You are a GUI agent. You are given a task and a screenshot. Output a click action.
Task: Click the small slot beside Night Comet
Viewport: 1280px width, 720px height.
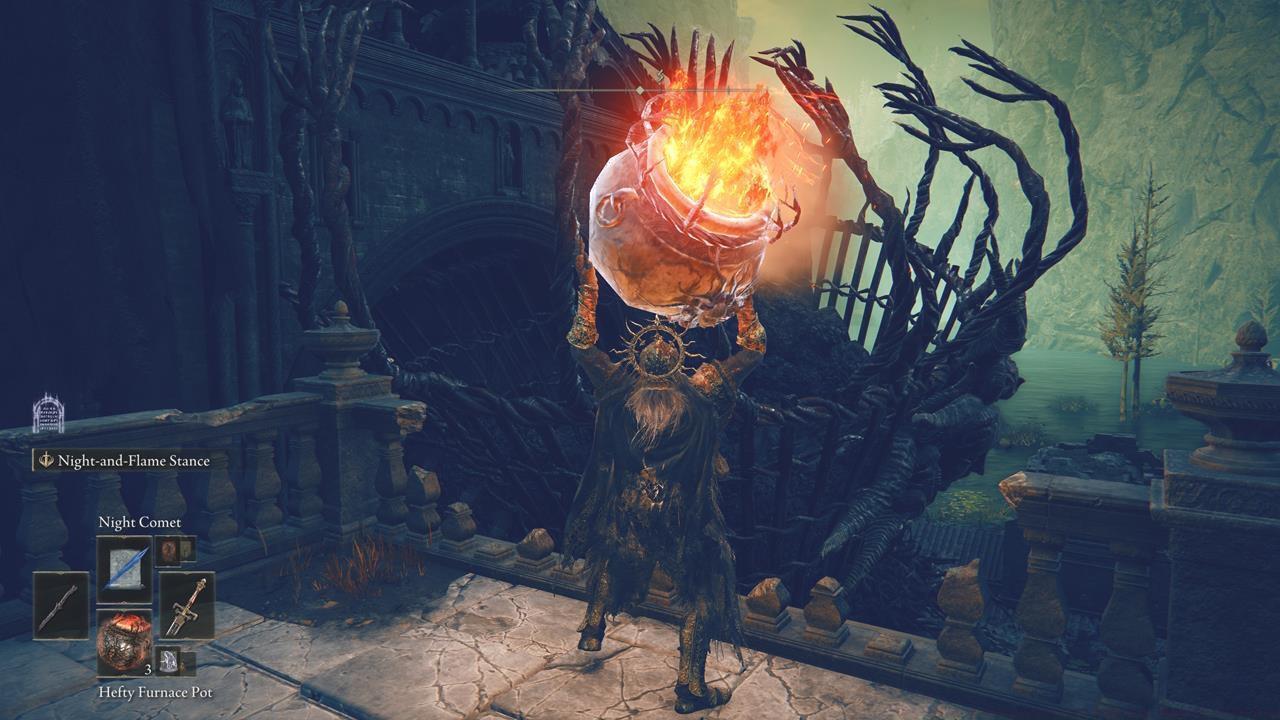click(169, 549)
